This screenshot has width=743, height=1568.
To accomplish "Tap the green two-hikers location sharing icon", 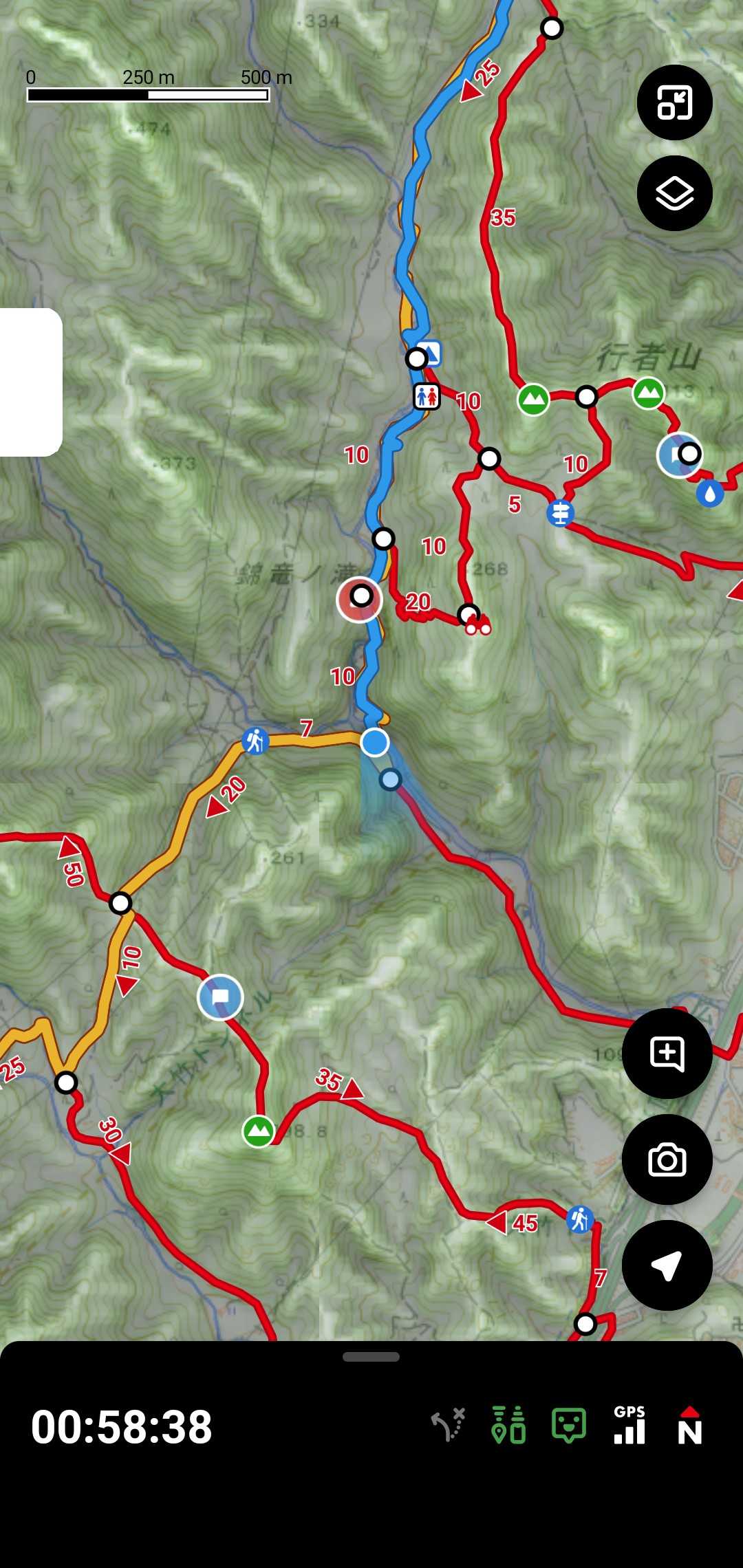I will click(508, 1425).
